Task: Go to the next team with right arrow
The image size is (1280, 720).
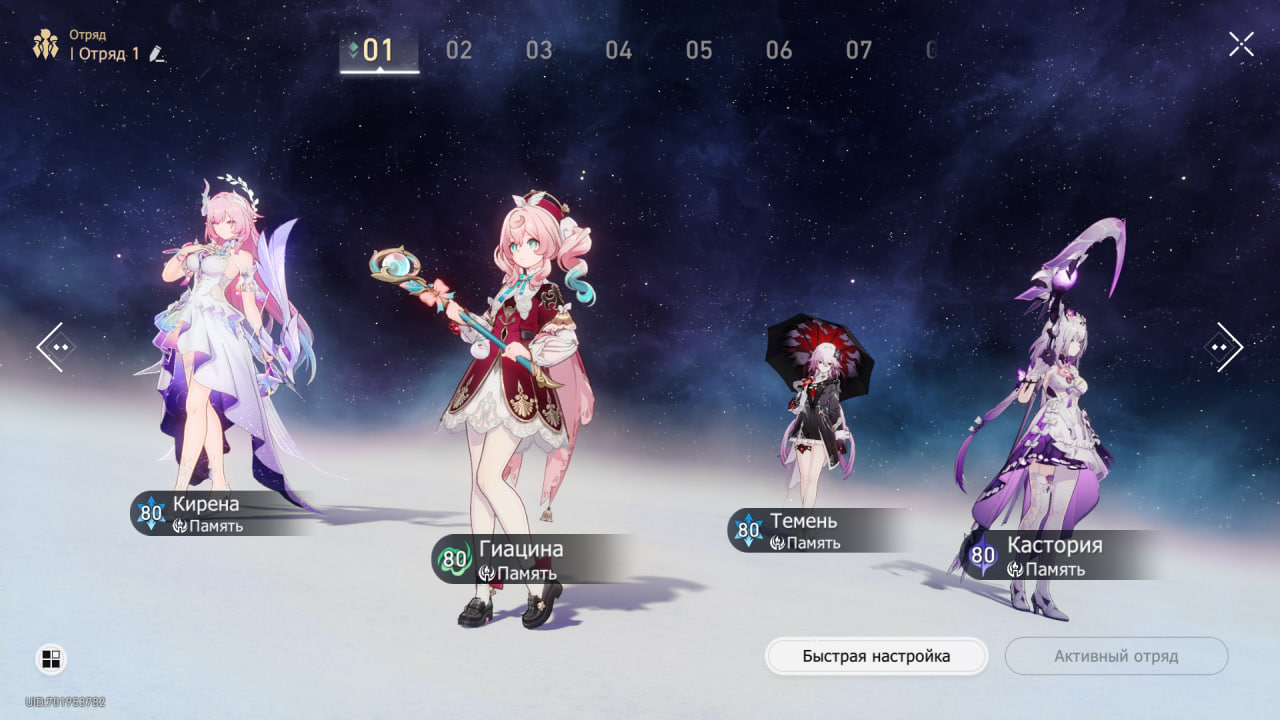Action: [x=1223, y=347]
